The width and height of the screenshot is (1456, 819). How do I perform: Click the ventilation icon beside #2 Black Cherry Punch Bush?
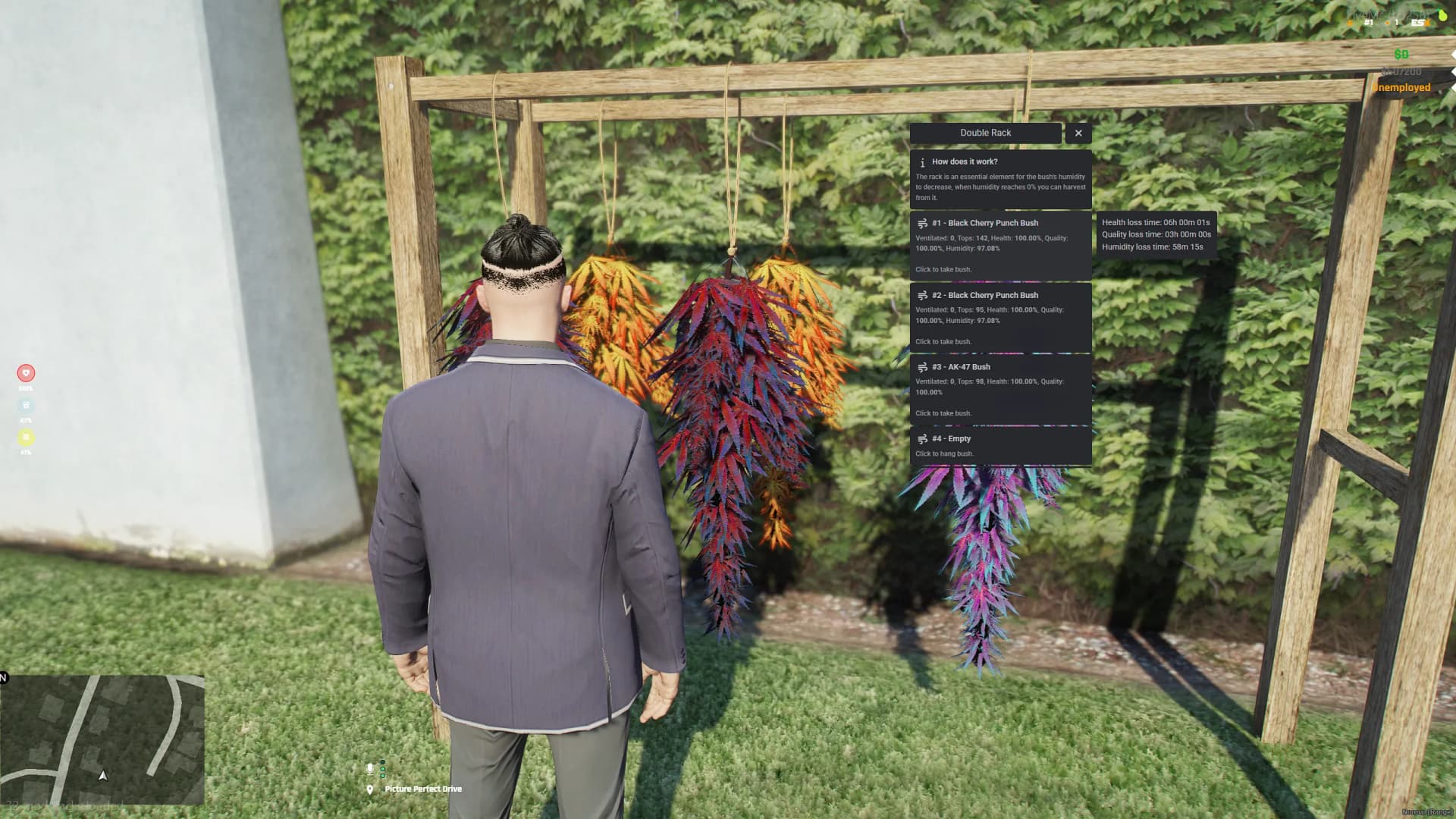click(x=922, y=295)
